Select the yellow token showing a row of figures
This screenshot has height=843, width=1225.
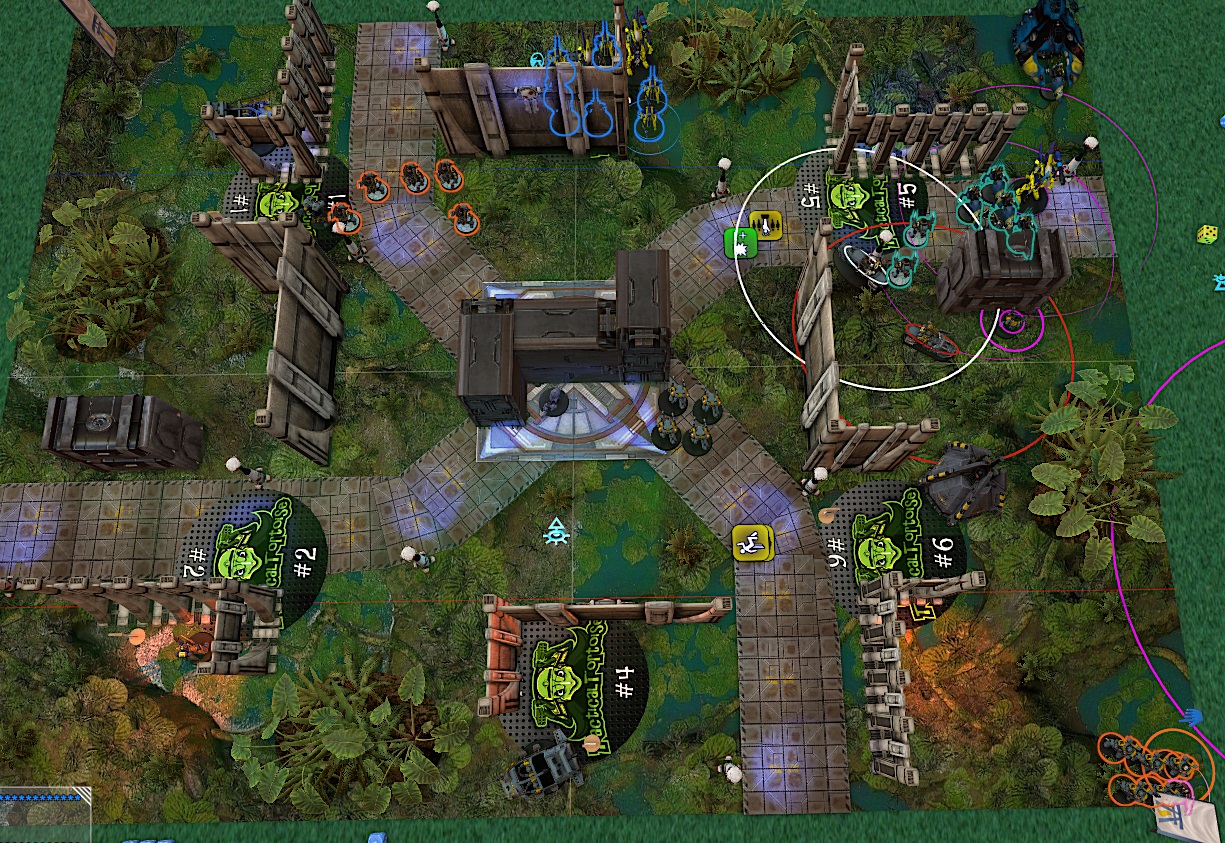[x=765, y=225]
